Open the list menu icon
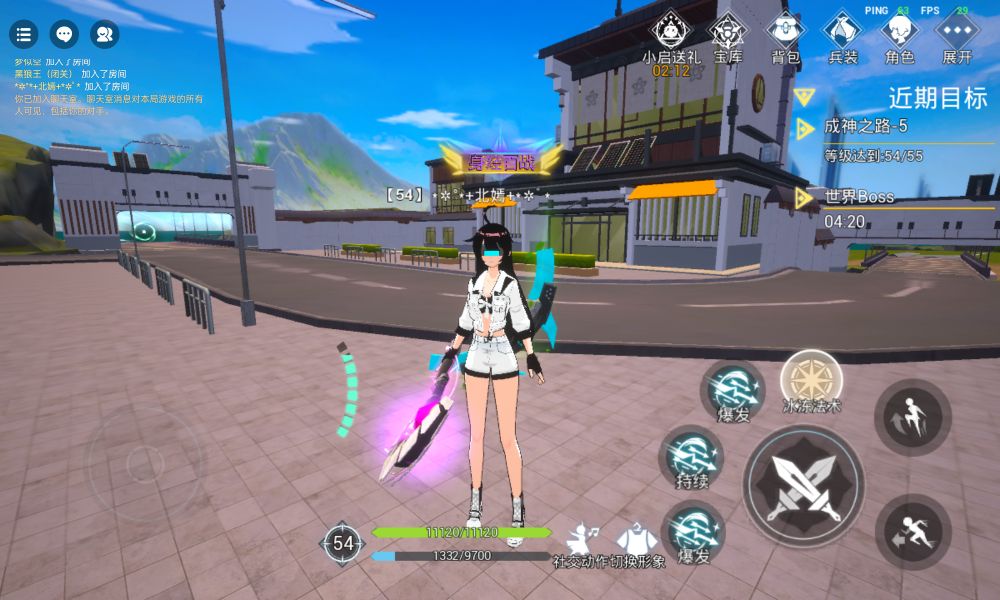This screenshot has width=1000, height=600. click(x=24, y=35)
